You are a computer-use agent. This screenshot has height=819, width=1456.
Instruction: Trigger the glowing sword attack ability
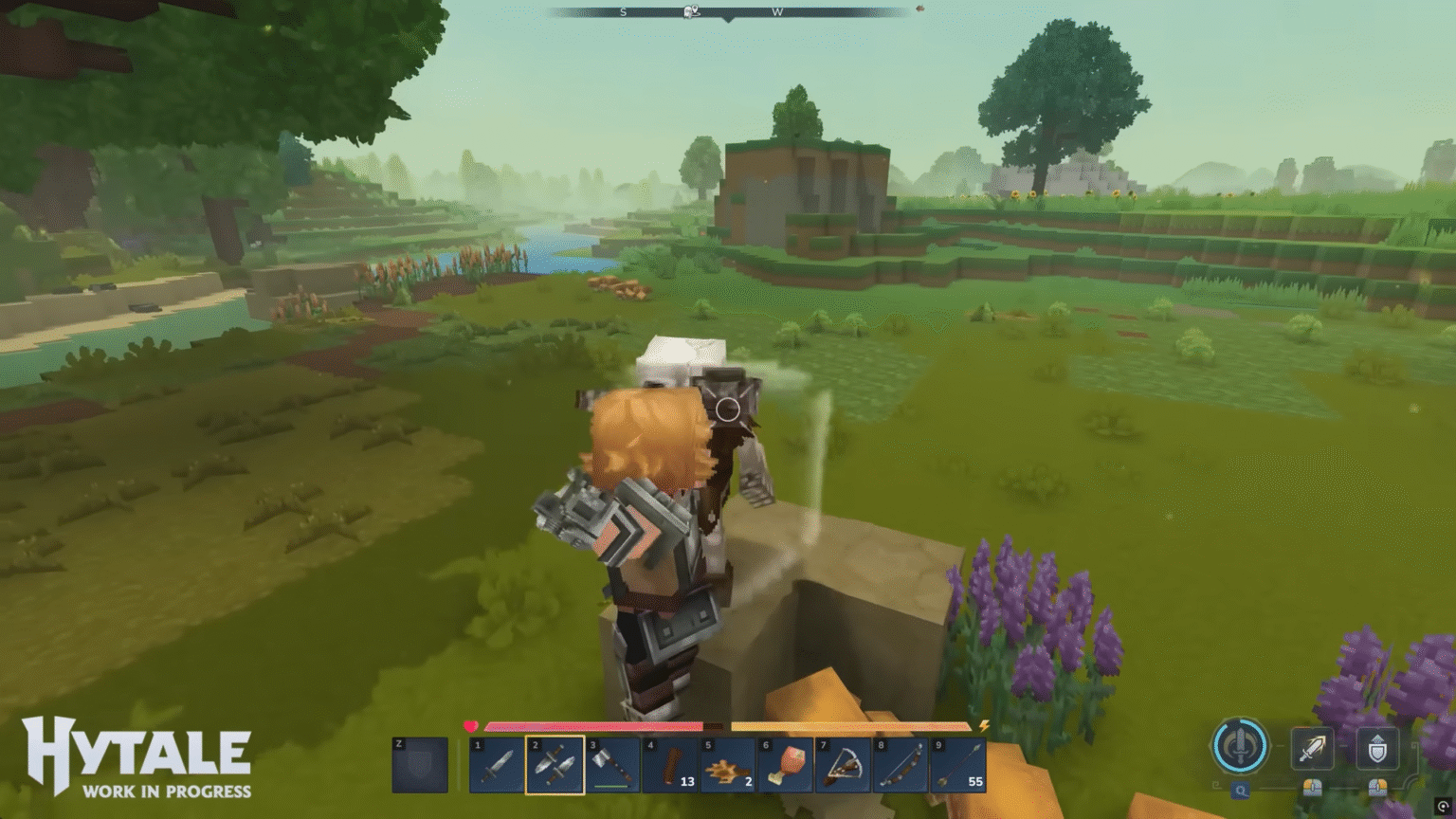(x=1312, y=749)
